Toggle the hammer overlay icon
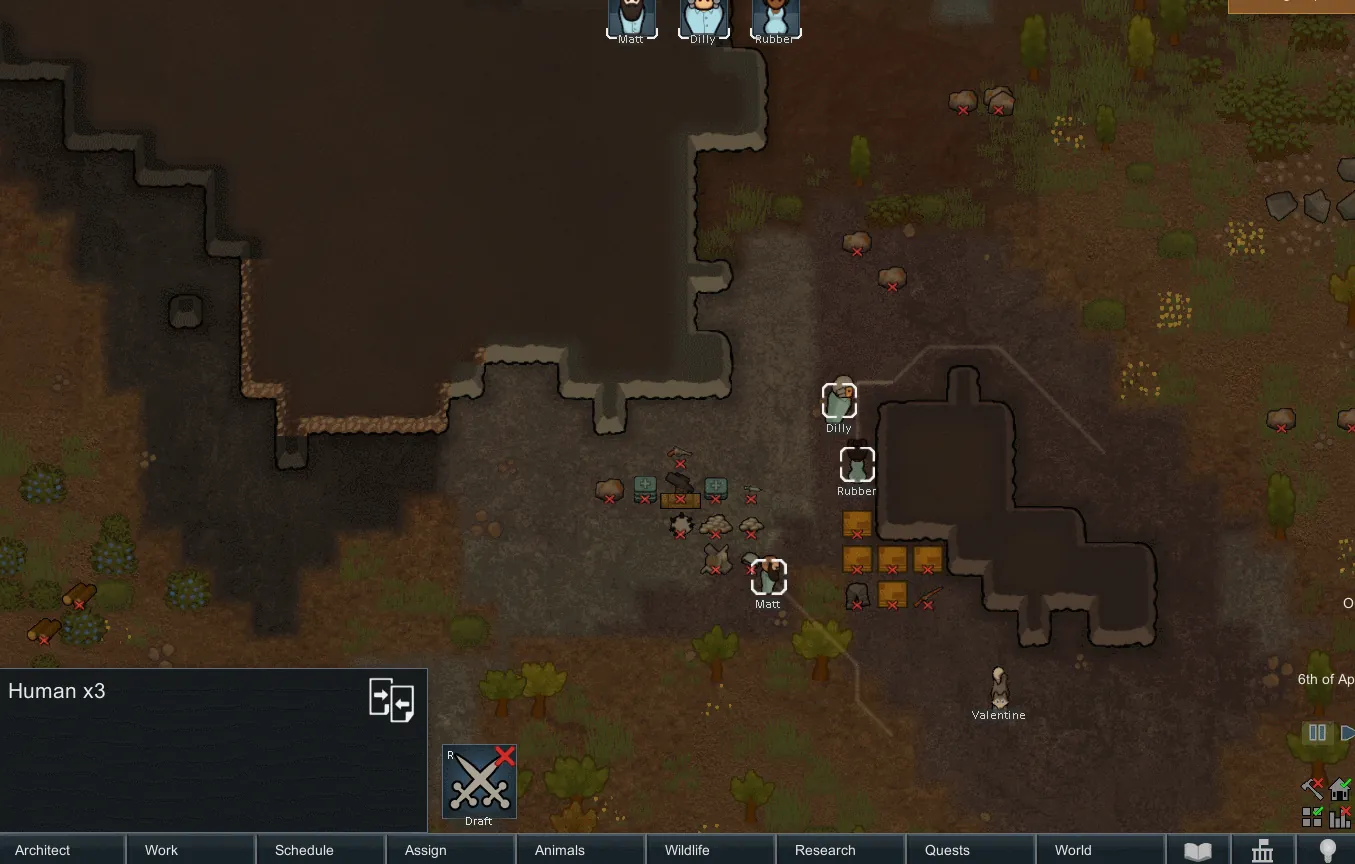The width and height of the screenshot is (1355, 864). click(x=1313, y=789)
